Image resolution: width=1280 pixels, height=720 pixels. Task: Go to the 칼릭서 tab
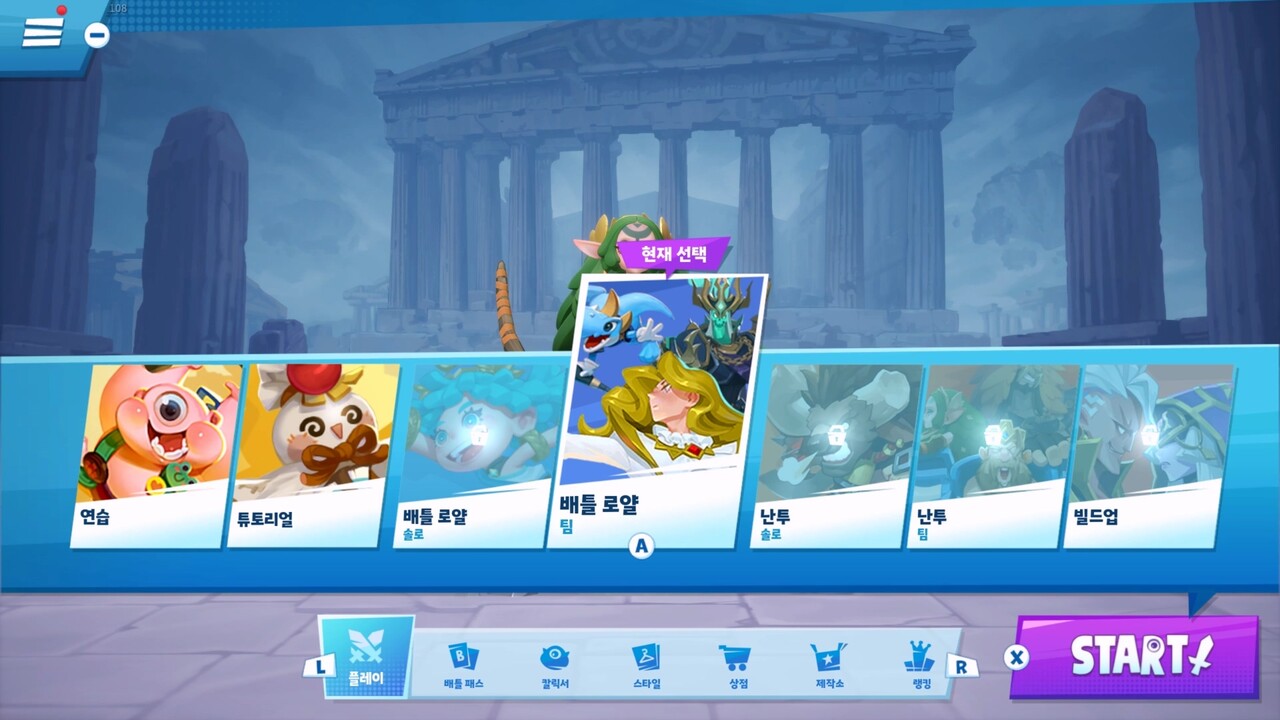click(x=554, y=665)
